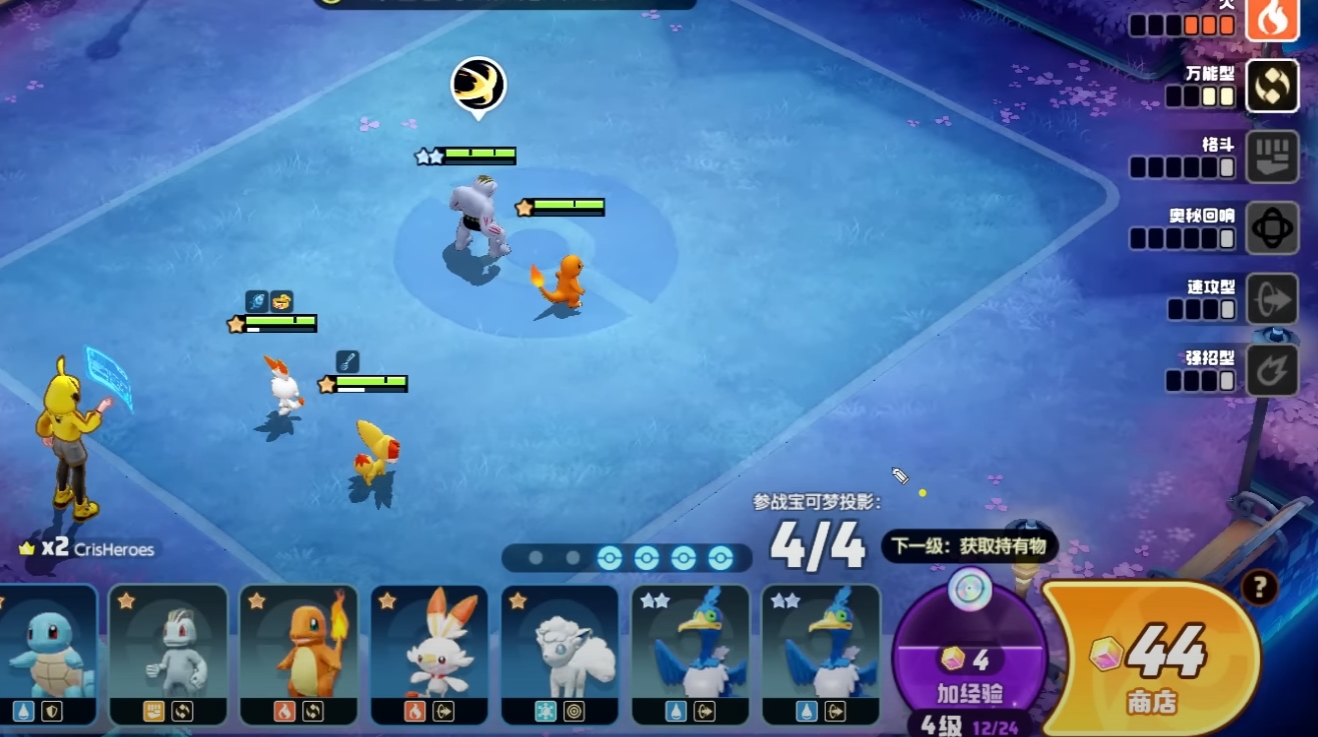Inspect the 强招型 synergy icon
This screenshot has width=1318, height=737.
tap(1272, 370)
